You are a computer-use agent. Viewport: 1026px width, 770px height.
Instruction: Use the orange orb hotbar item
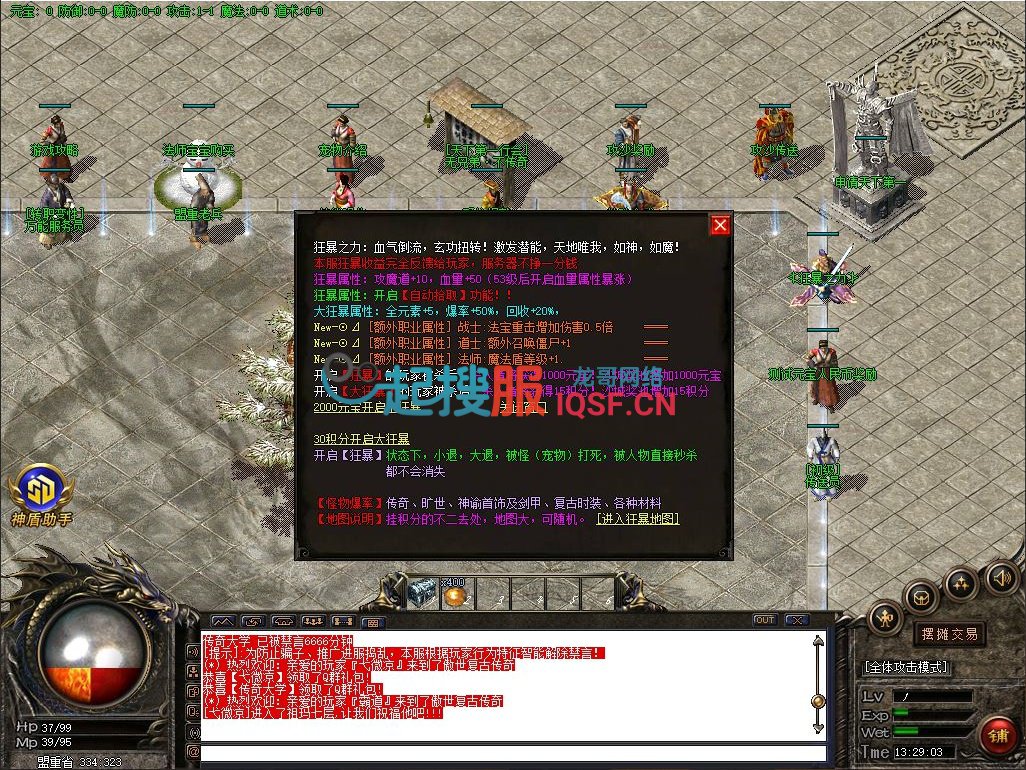pyautogui.click(x=455, y=594)
